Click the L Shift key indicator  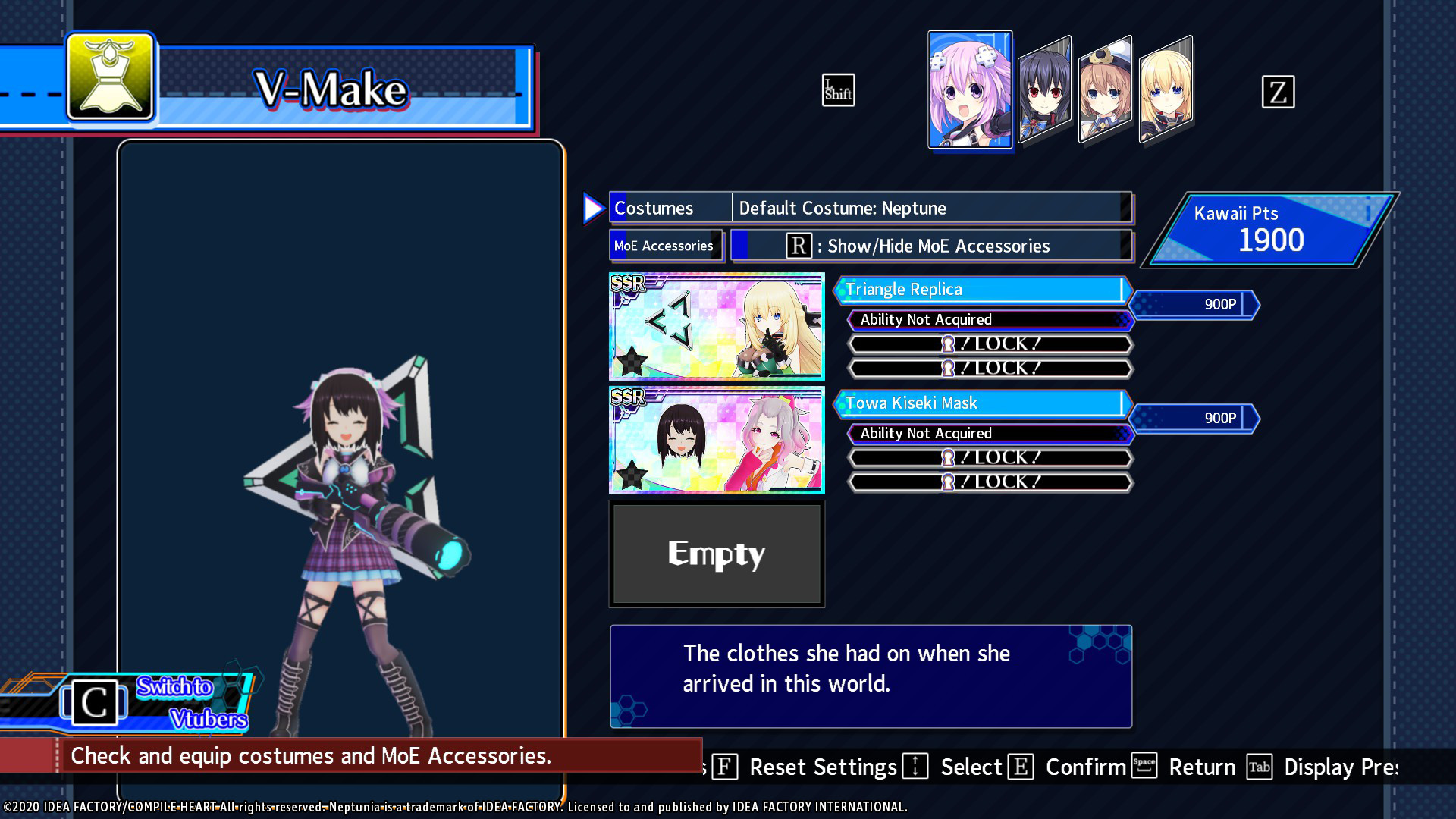(838, 90)
